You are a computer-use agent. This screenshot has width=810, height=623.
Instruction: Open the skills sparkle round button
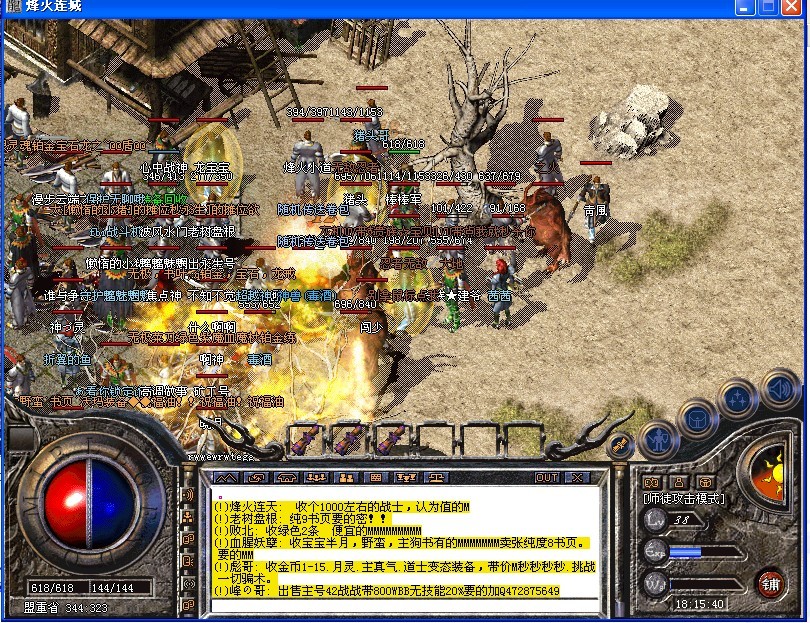tap(738, 398)
